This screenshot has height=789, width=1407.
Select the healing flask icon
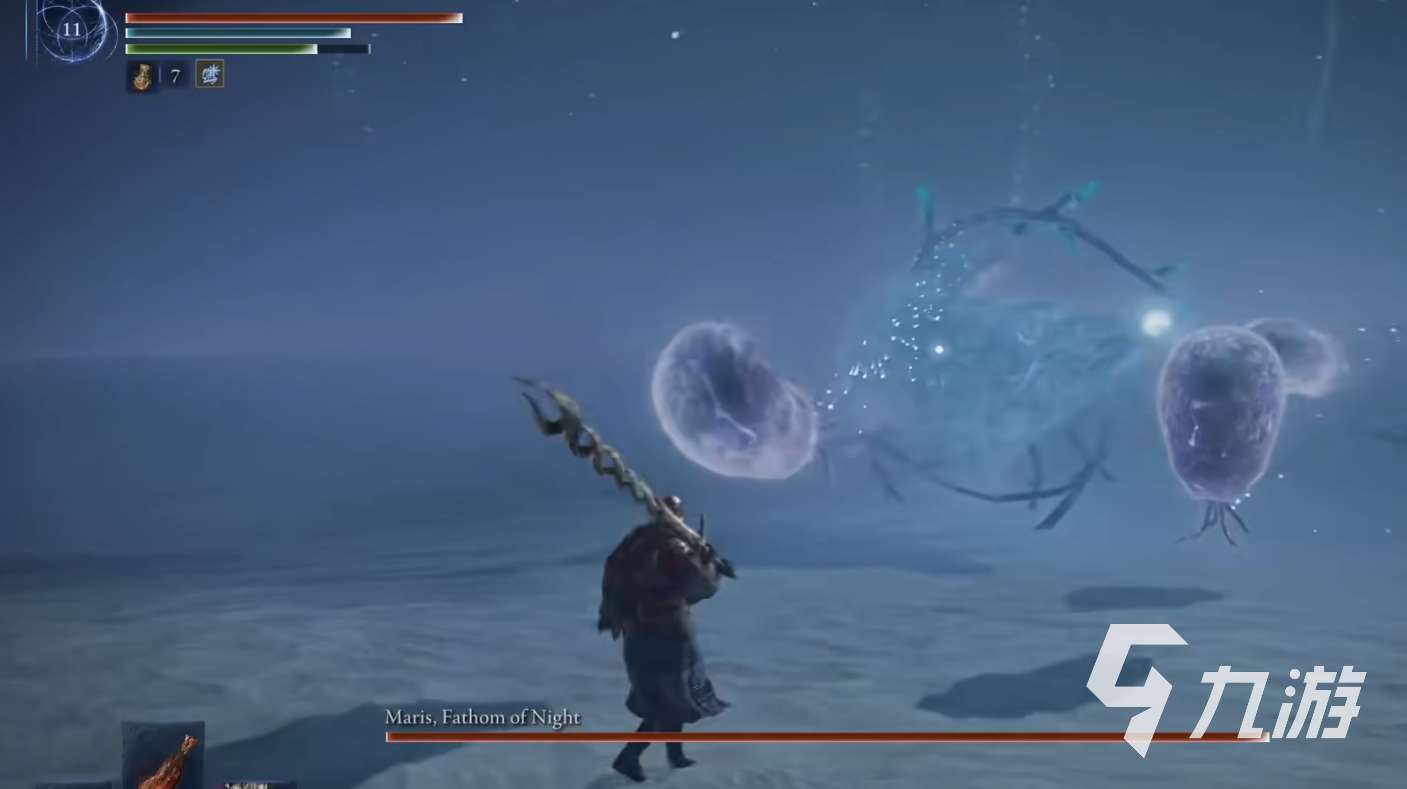tap(141, 76)
